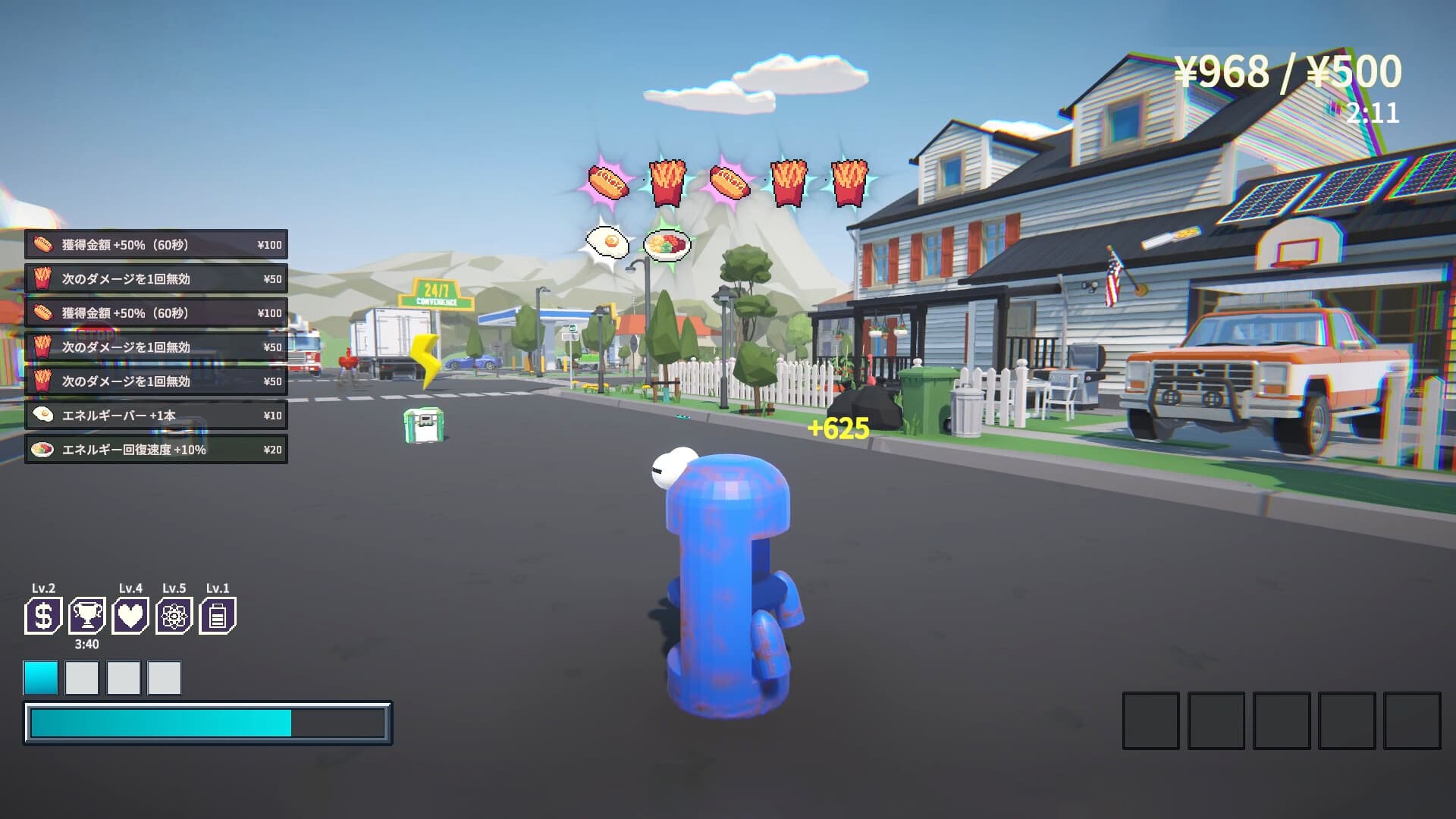
Task: Buy エネルギーバー +1本 for ¥10
Action: coord(155,415)
